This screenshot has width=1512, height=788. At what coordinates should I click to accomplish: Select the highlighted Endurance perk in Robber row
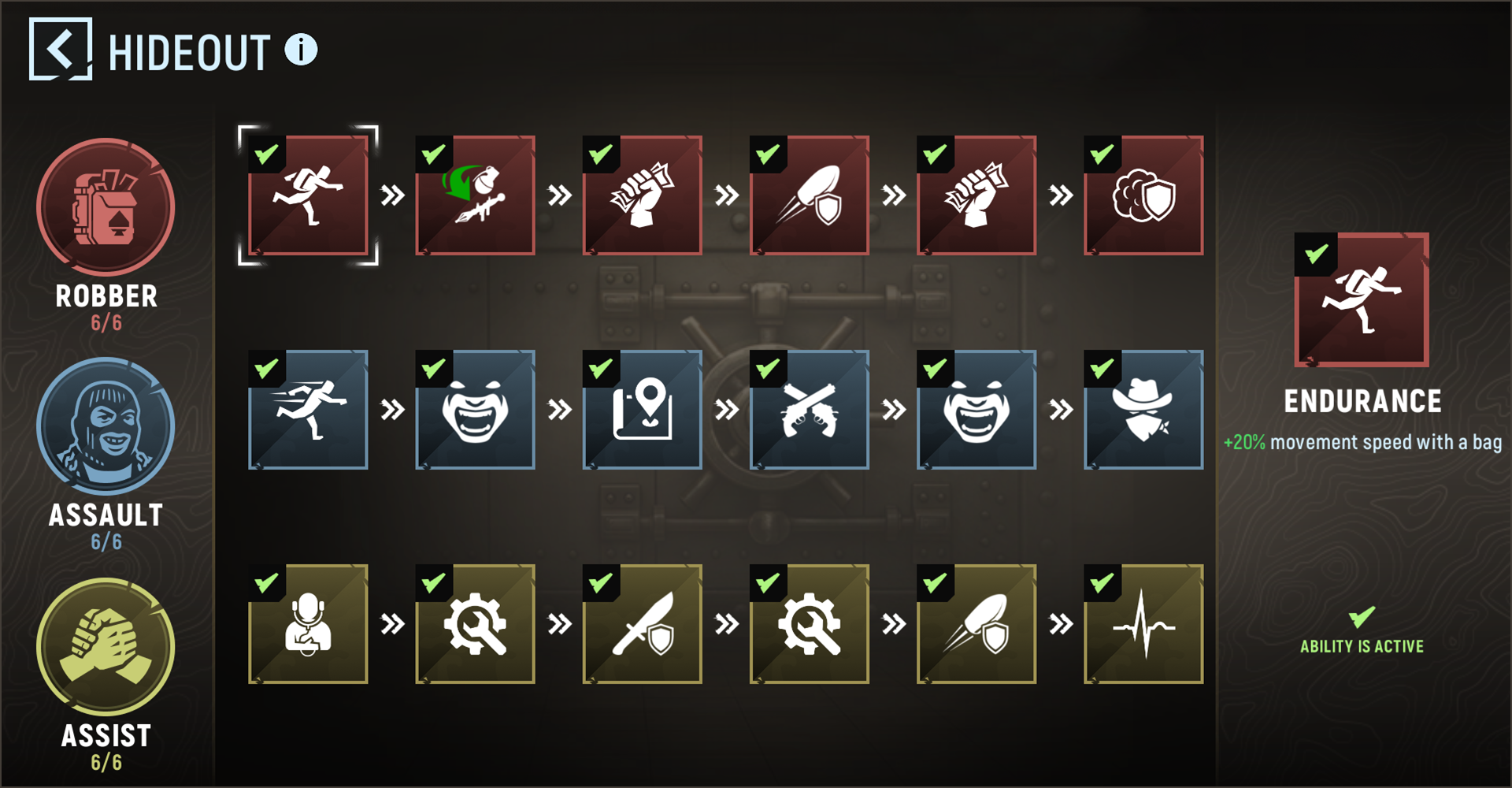pyautogui.click(x=309, y=195)
